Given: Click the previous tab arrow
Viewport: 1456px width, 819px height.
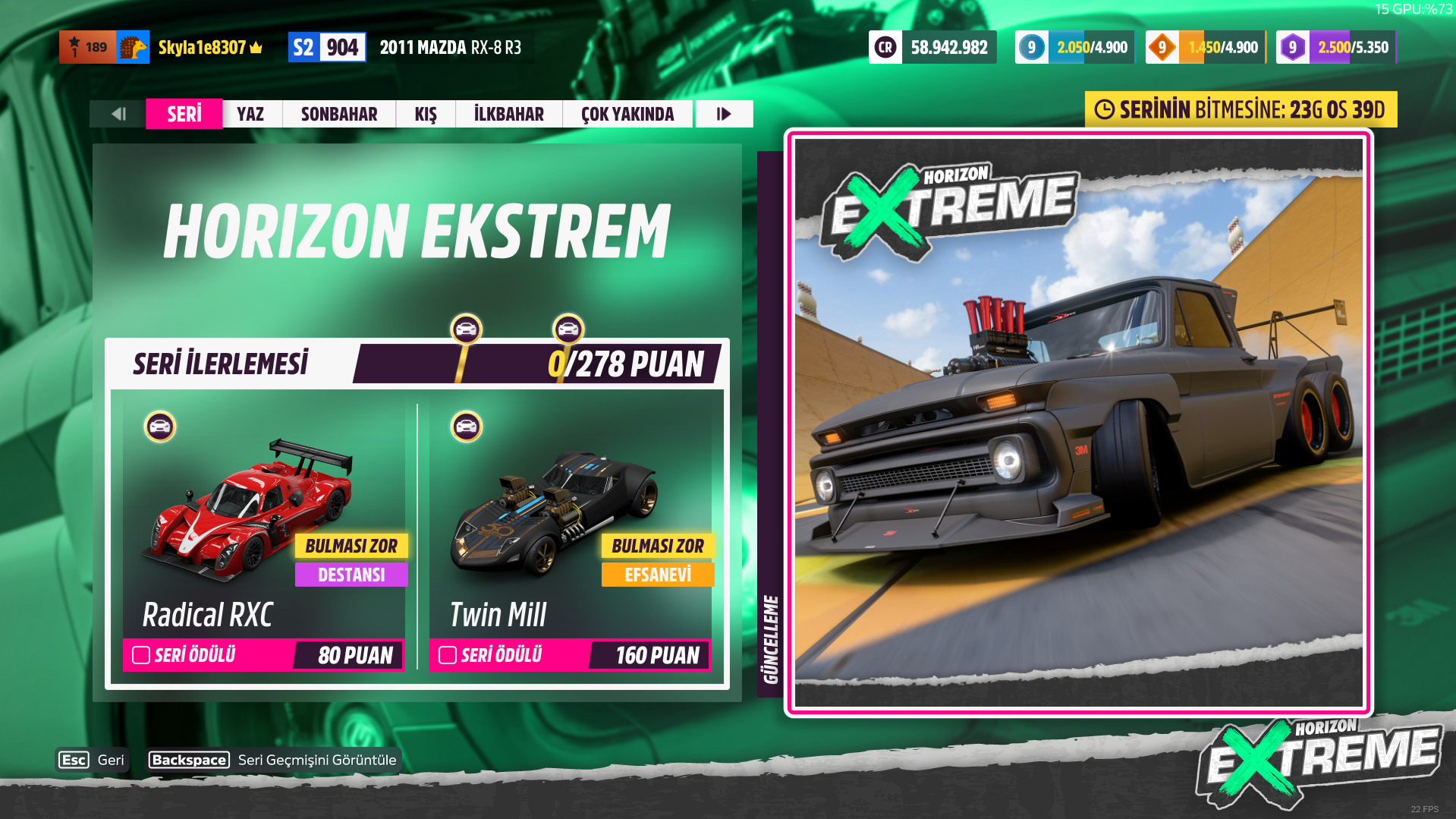Looking at the screenshot, I should [118, 114].
